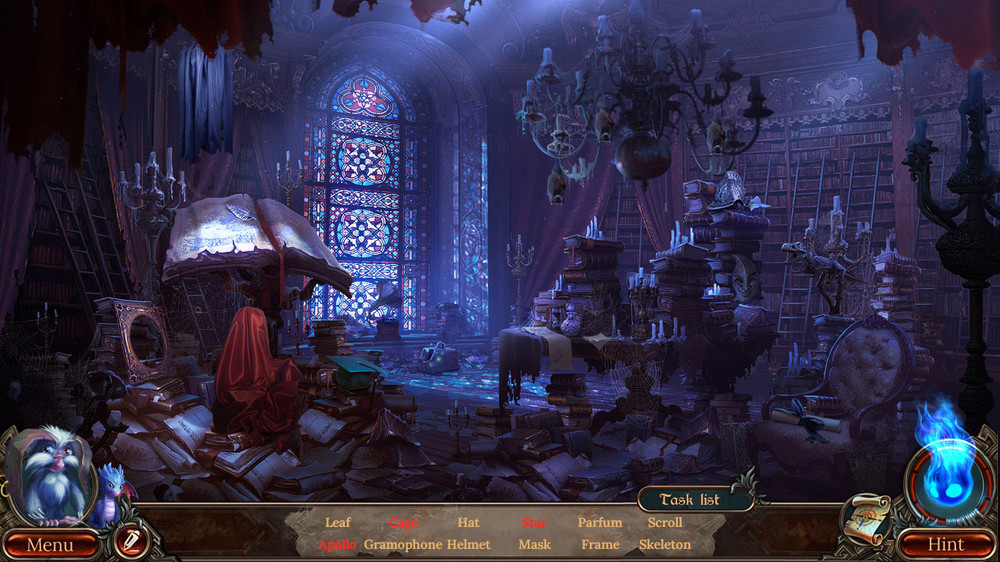This screenshot has height=562, width=1000.
Task: Select the word Mask in the list
Action: pyautogui.click(x=534, y=545)
